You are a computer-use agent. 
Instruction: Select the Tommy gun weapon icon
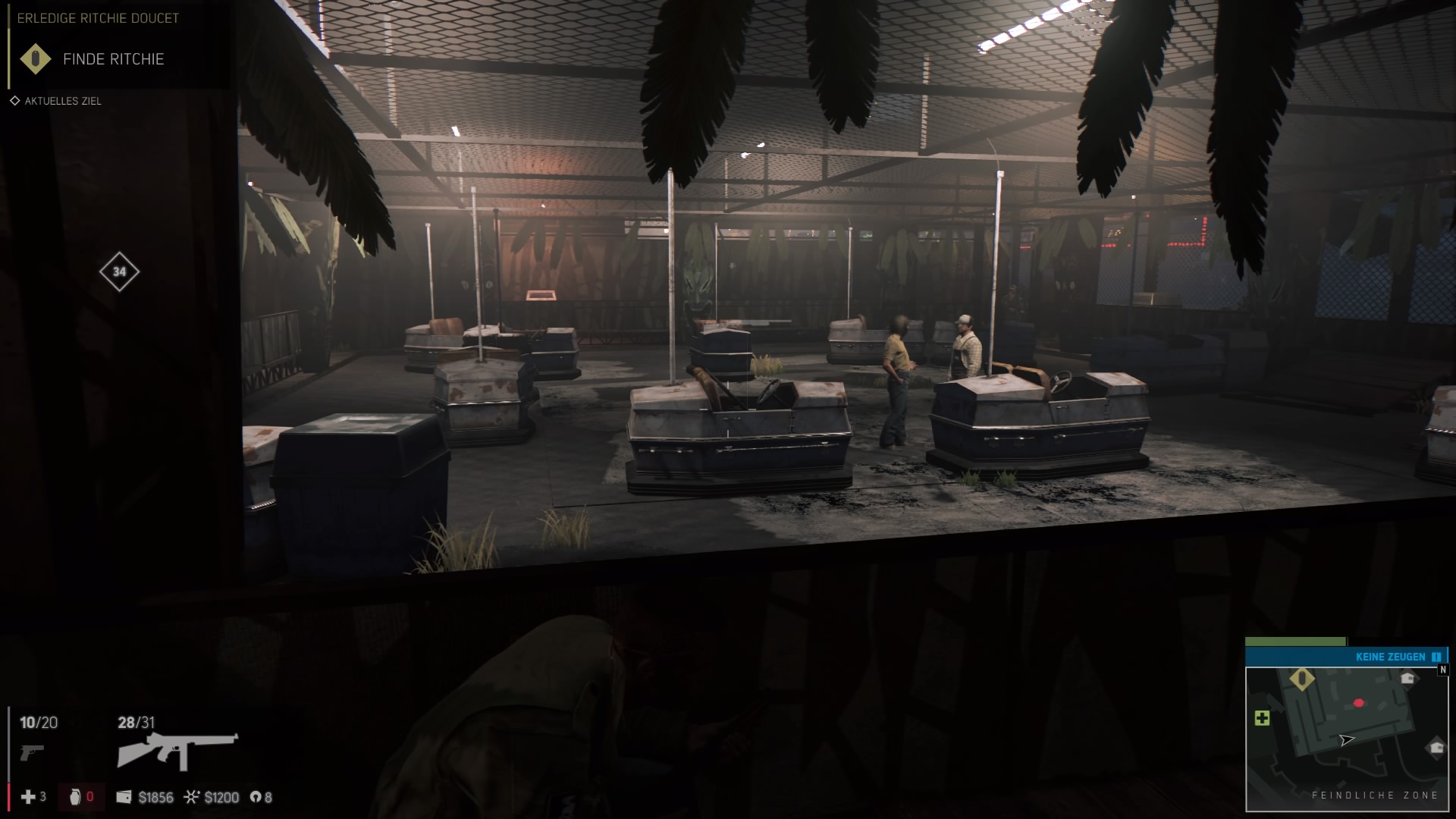click(x=177, y=751)
